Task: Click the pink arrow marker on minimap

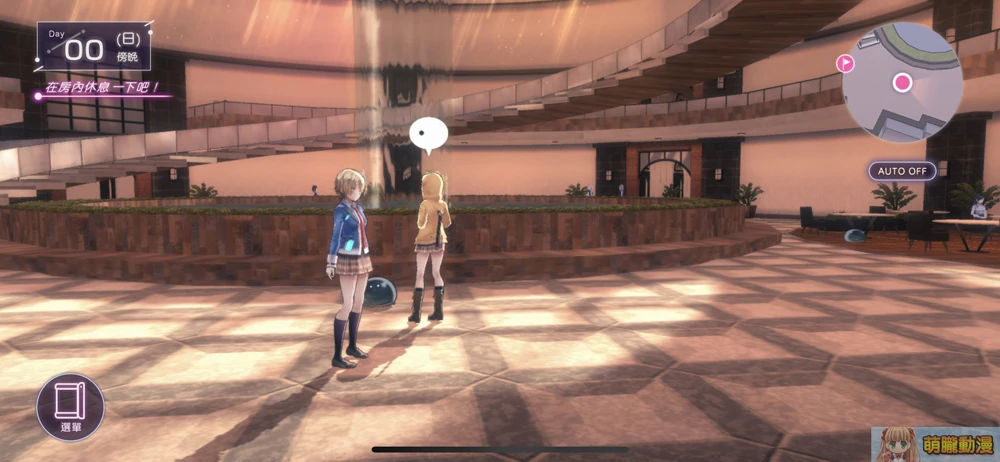Action: (x=845, y=64)
